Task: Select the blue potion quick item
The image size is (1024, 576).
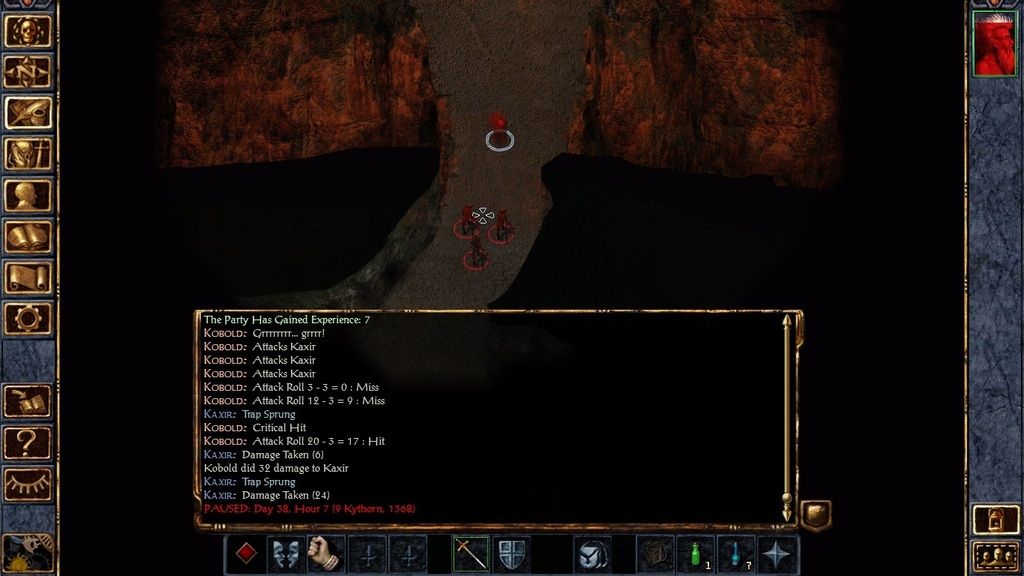Action: [737, 554]
